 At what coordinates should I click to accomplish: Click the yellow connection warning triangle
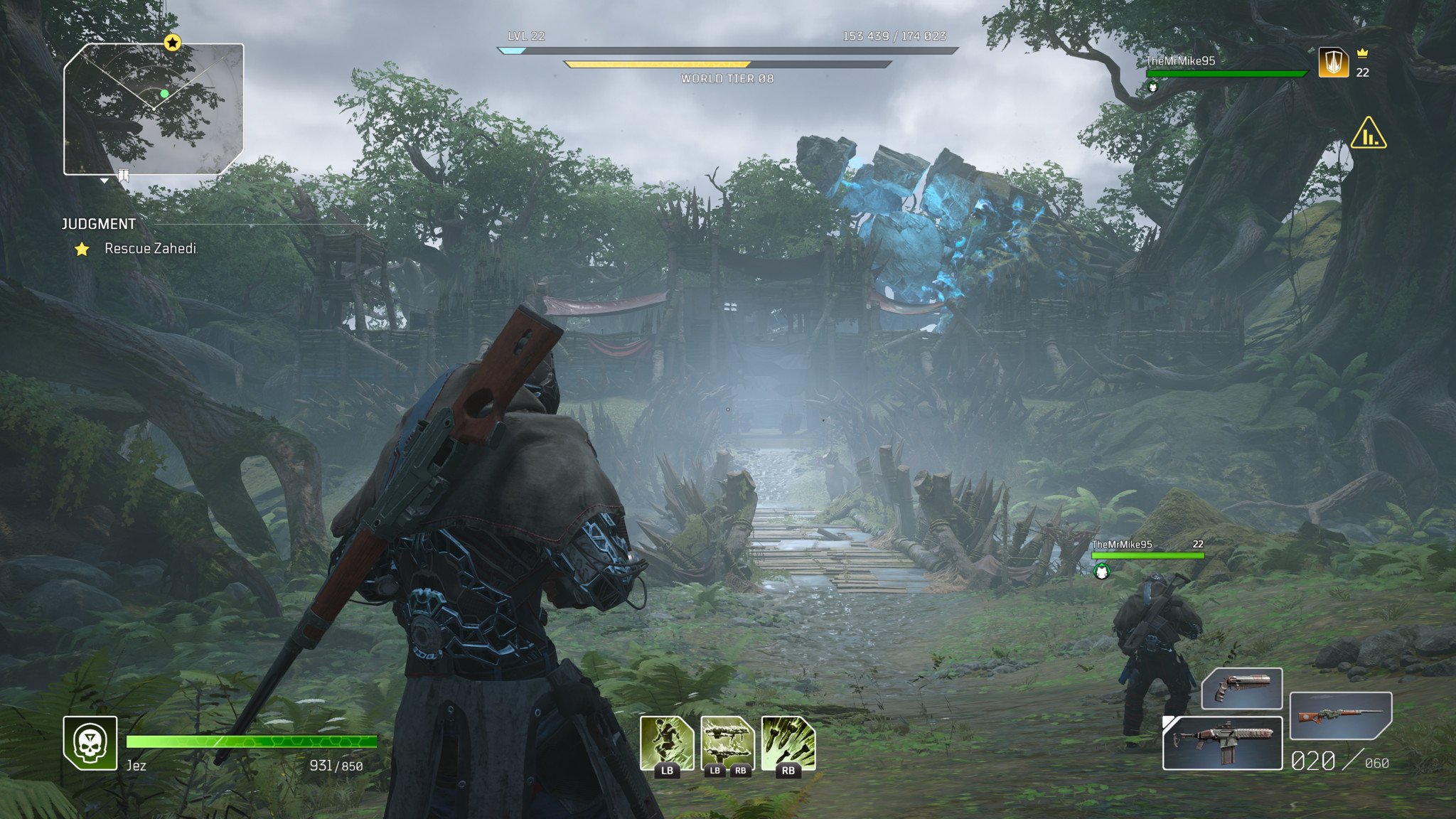tap(1368, 134)
